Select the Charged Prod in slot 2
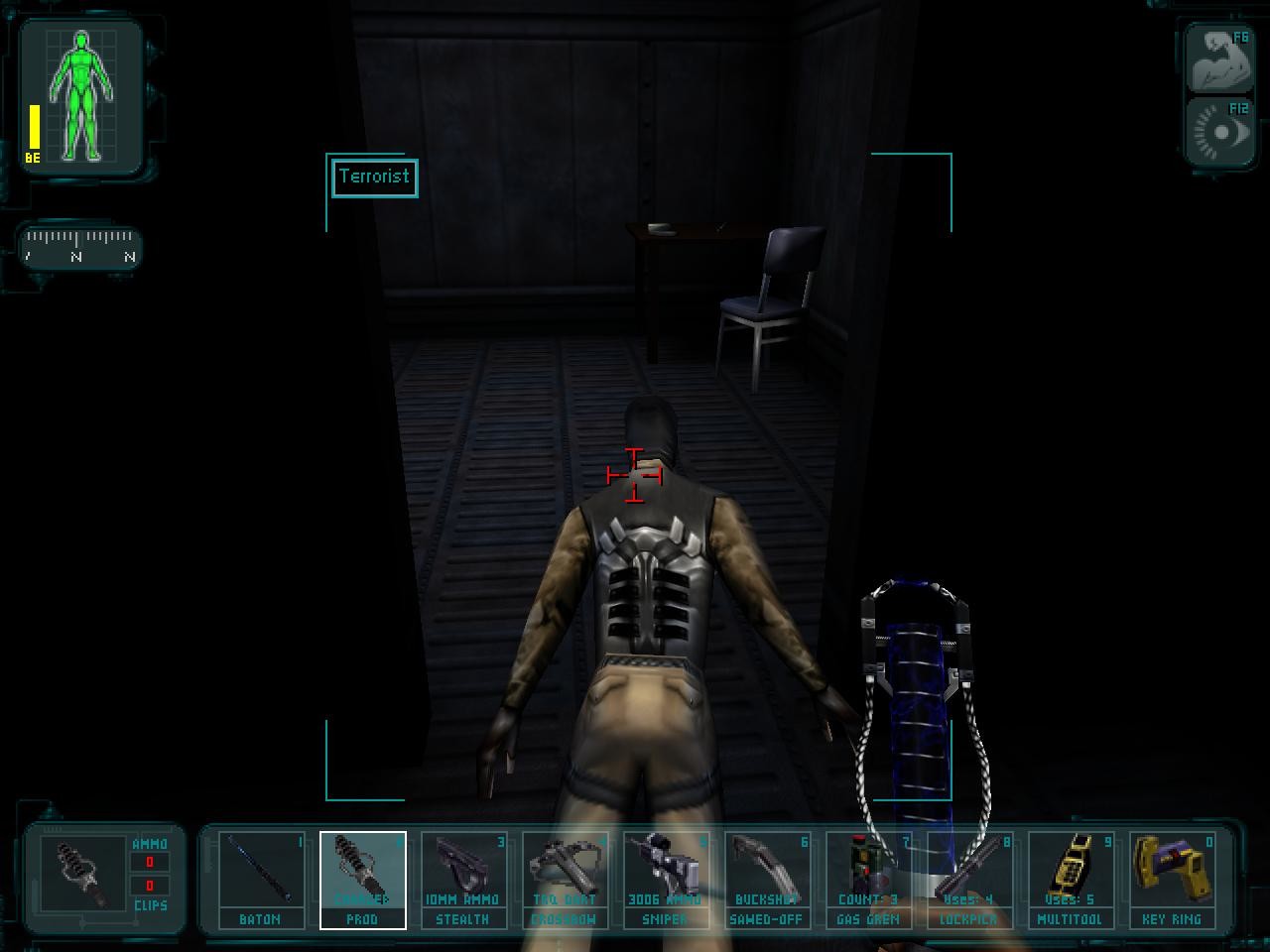The height and width of the screenshot is (952, 1270). coord(363,878)
